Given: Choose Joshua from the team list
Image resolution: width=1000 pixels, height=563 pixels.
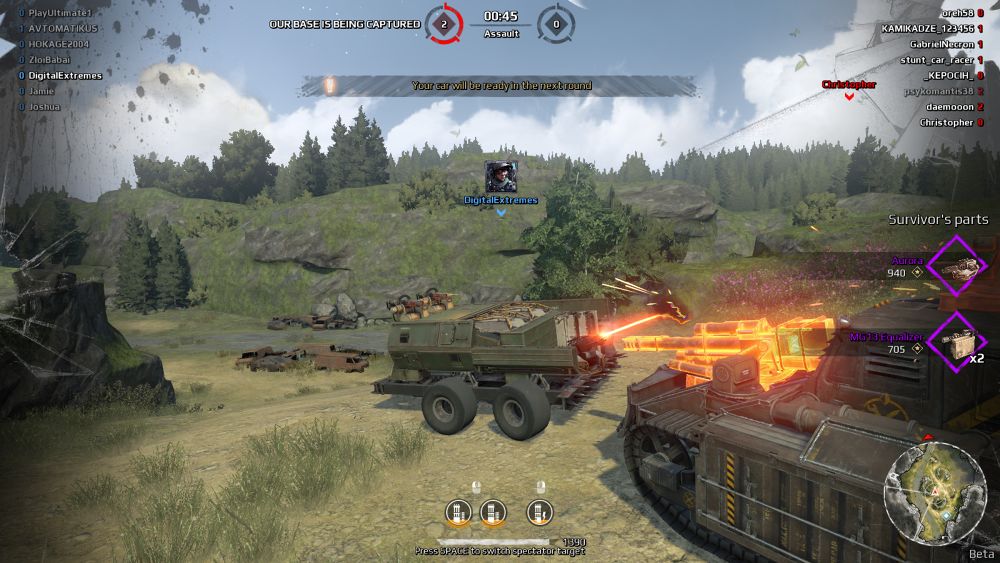Looking at the screenshot, I should (x=44, y=106).
